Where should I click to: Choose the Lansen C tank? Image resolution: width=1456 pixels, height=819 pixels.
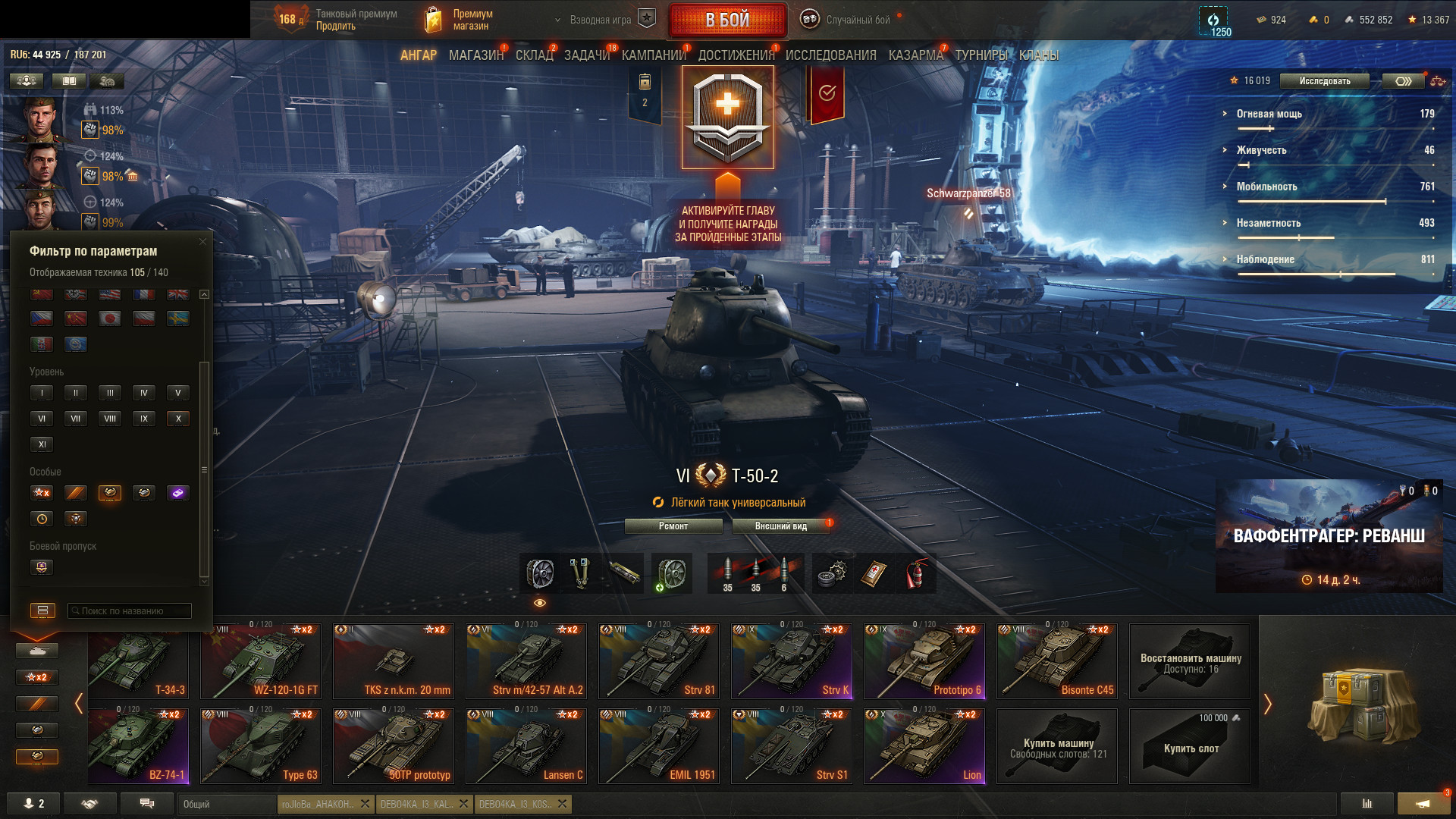click(526, 746)
